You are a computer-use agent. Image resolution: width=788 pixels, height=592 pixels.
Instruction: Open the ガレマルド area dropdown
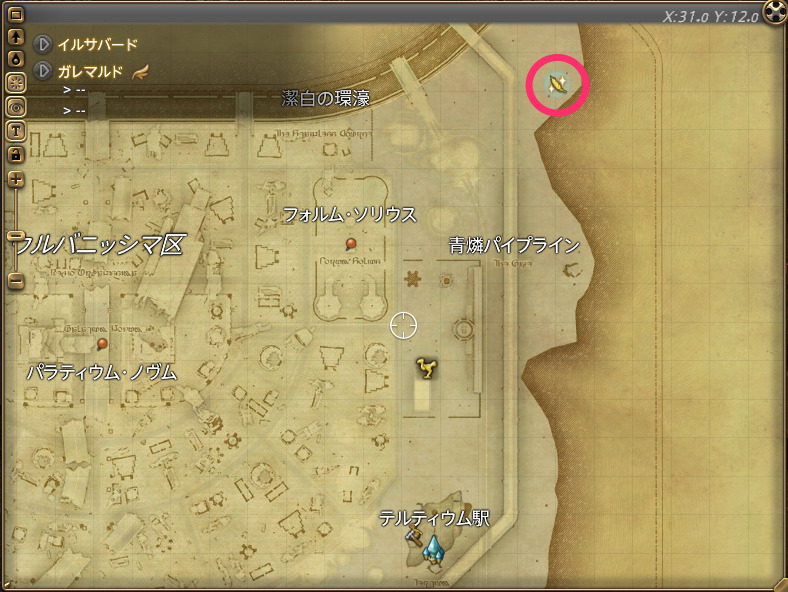pyautogui.click(x=43, y=71)
